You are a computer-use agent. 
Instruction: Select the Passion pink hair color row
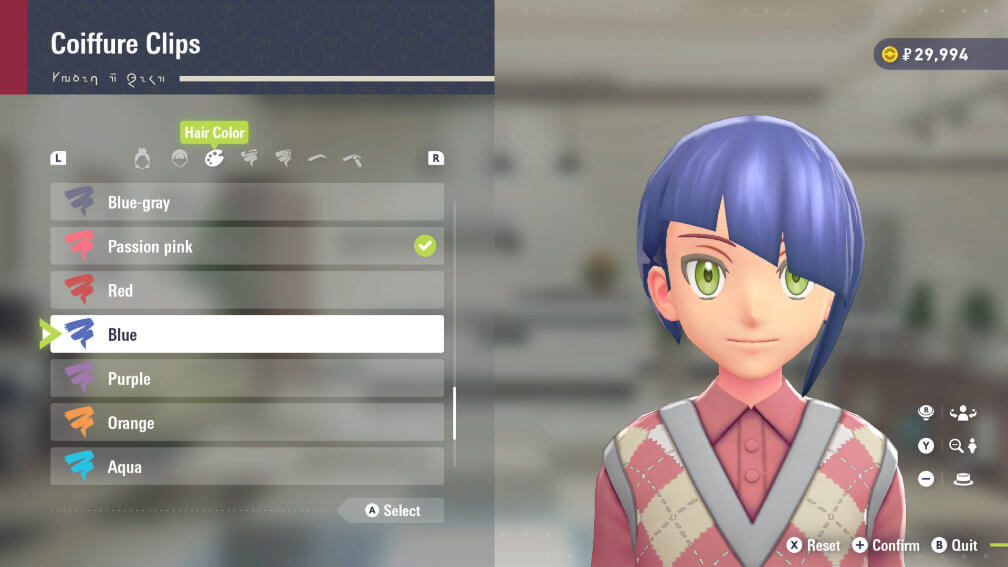[247, 246]
